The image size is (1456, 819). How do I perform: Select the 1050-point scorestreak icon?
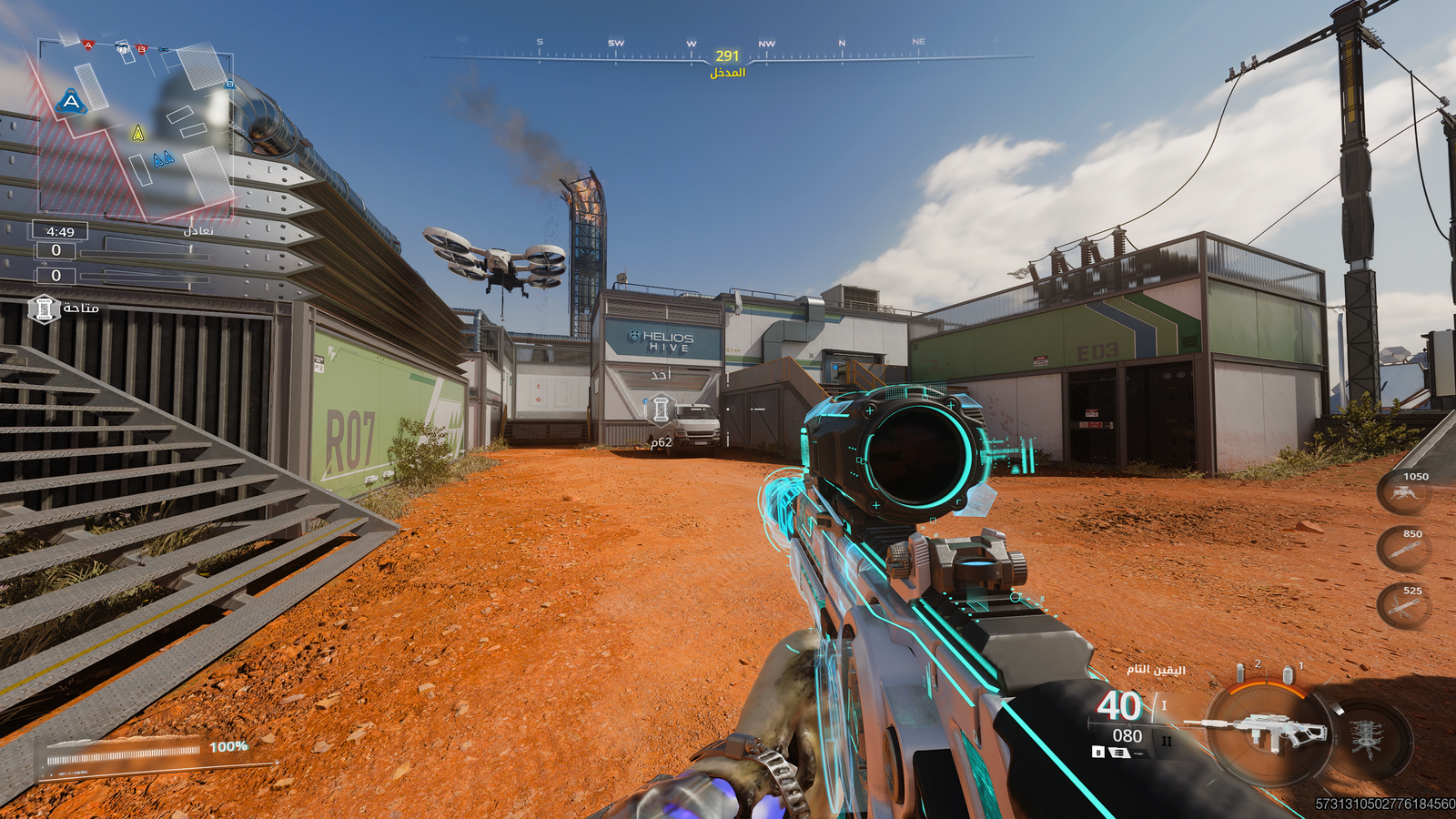pyautogui.click(x=1404, y=494)
